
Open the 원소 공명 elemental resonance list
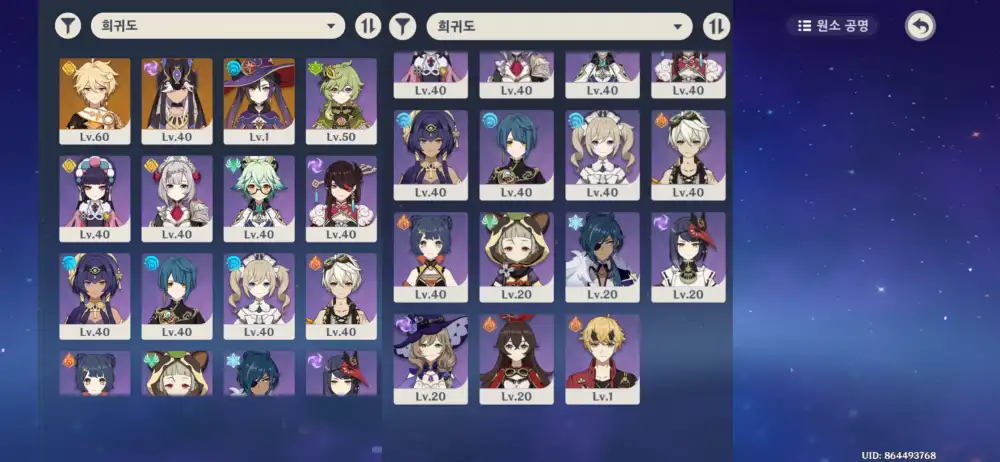[832, 25]
